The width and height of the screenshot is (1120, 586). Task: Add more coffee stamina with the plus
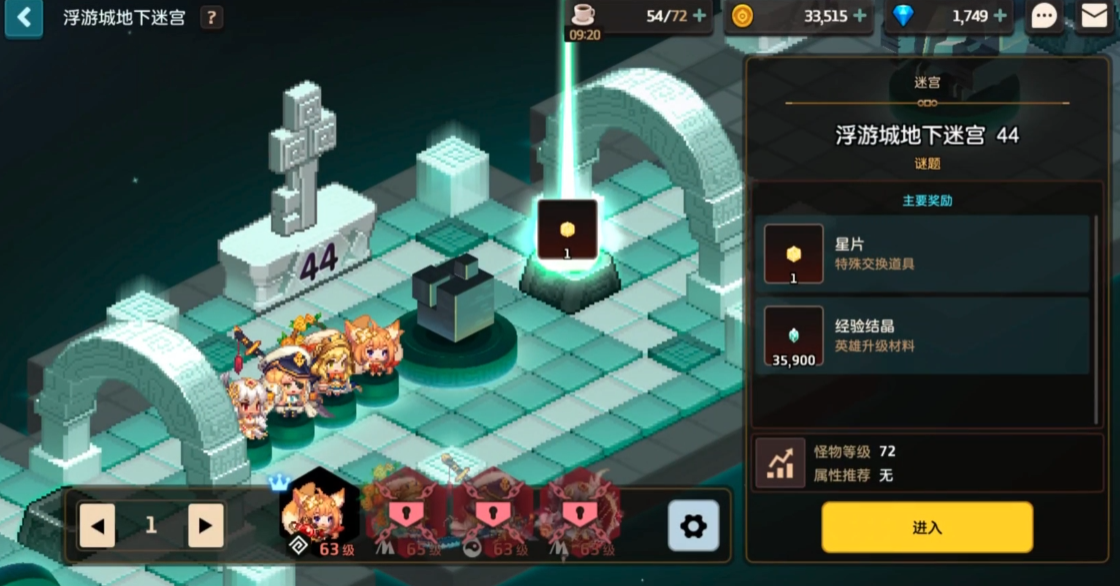coord(699,16)
